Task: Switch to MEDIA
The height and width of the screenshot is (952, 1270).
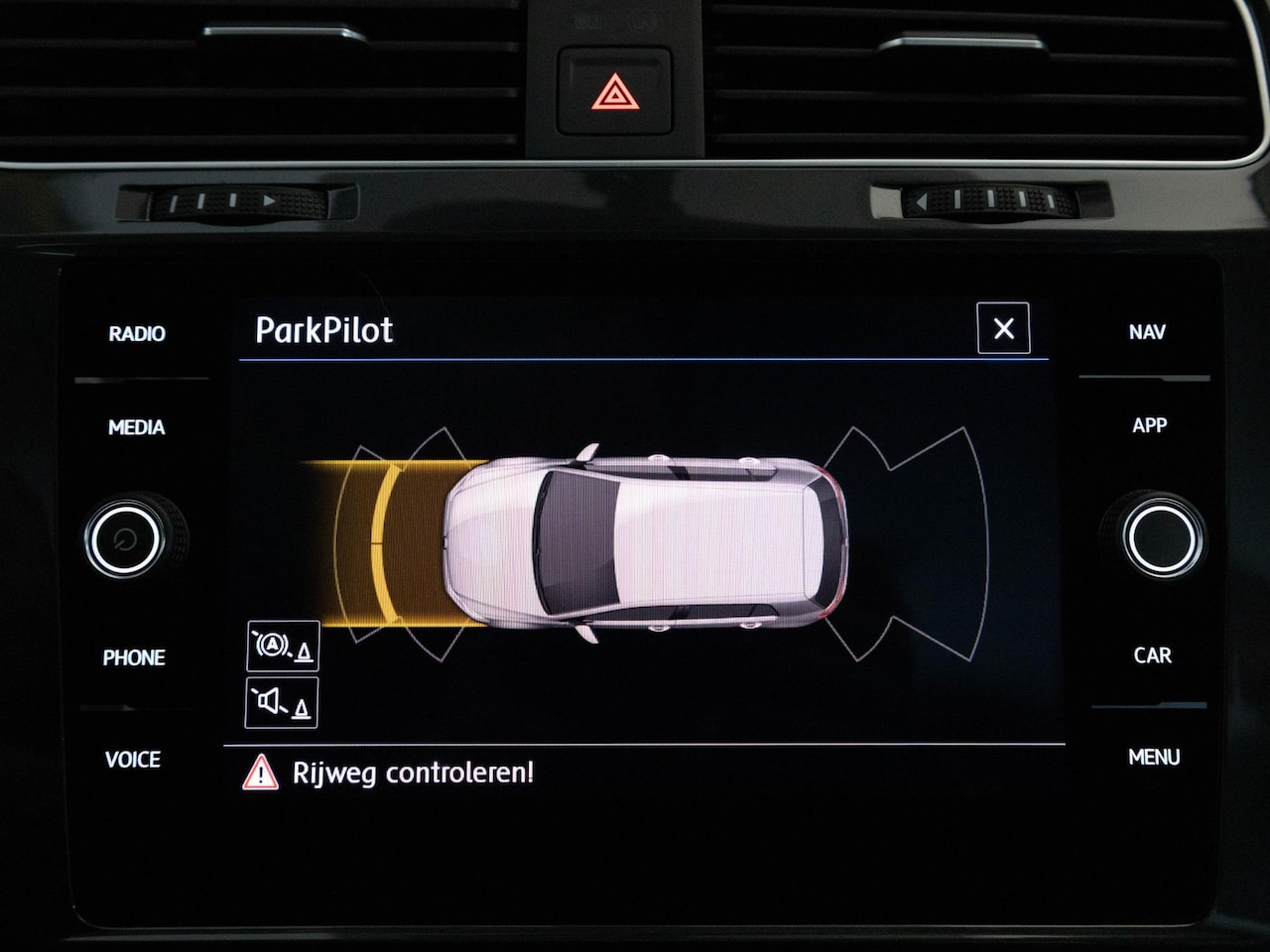Action: pyautogui.click(x=137, y=427)
